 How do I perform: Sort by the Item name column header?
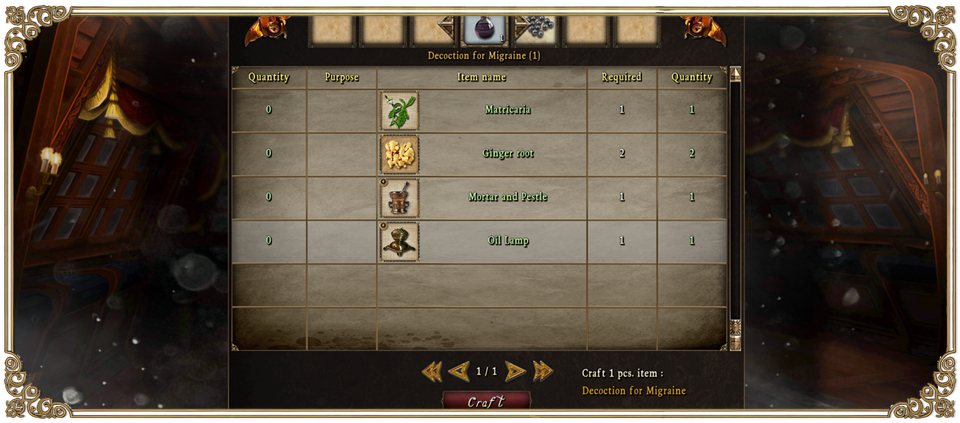[482, 77]
